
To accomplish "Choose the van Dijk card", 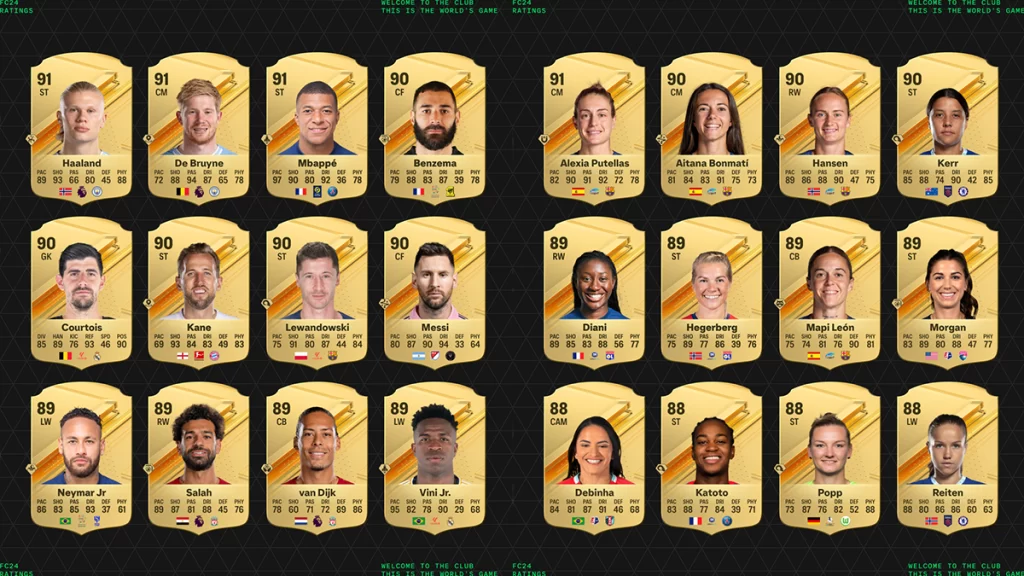I will (317, 458).
